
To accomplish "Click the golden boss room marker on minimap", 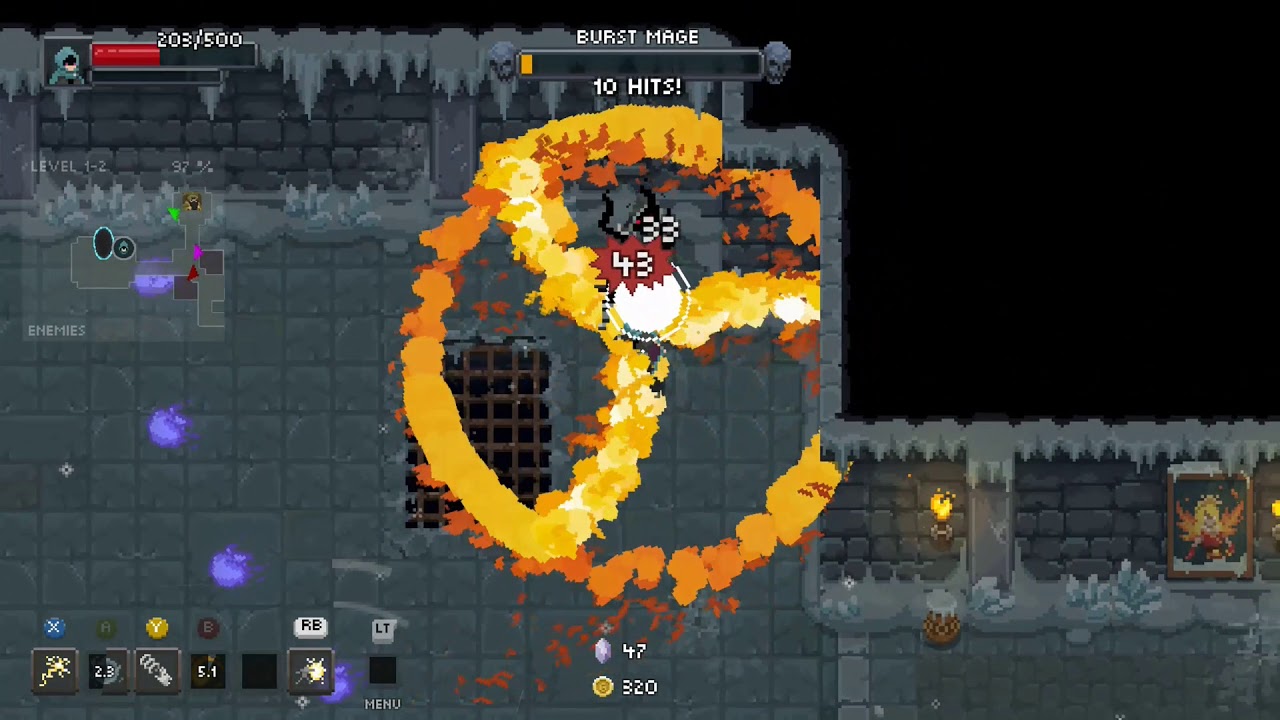I will (x=192, y=203).
